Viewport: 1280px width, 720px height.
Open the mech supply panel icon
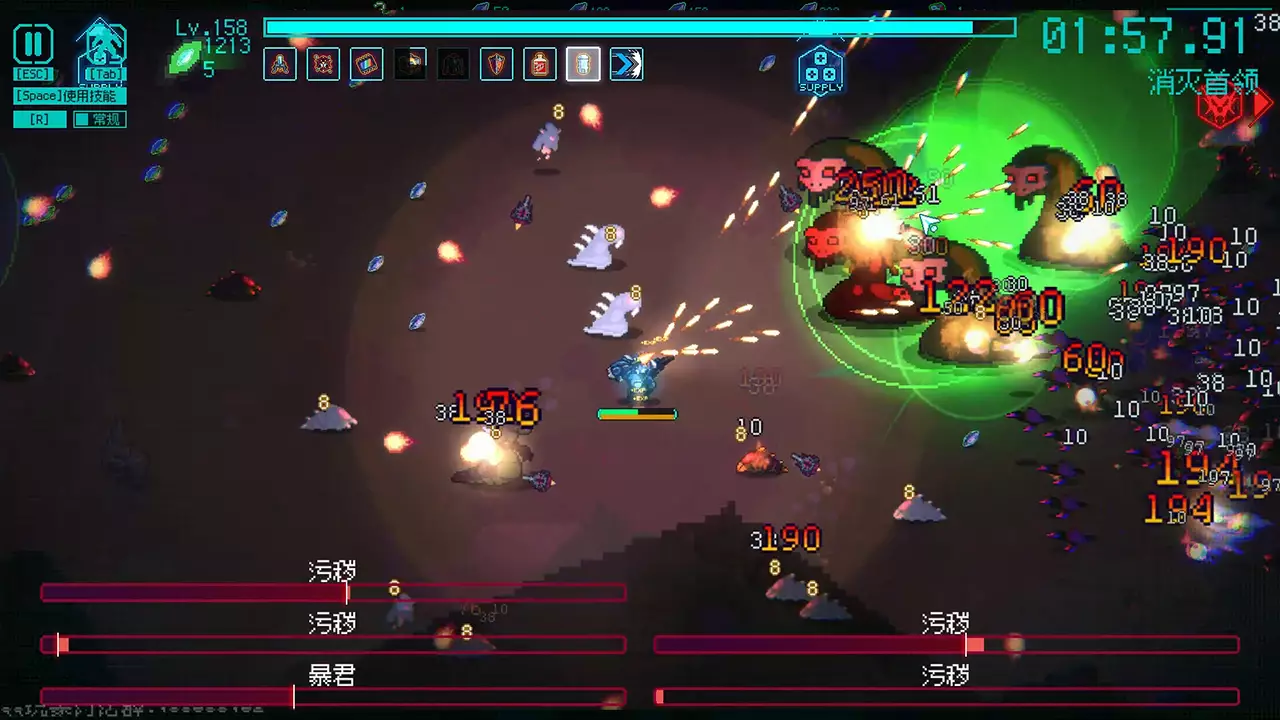click(x=102, y=46)
